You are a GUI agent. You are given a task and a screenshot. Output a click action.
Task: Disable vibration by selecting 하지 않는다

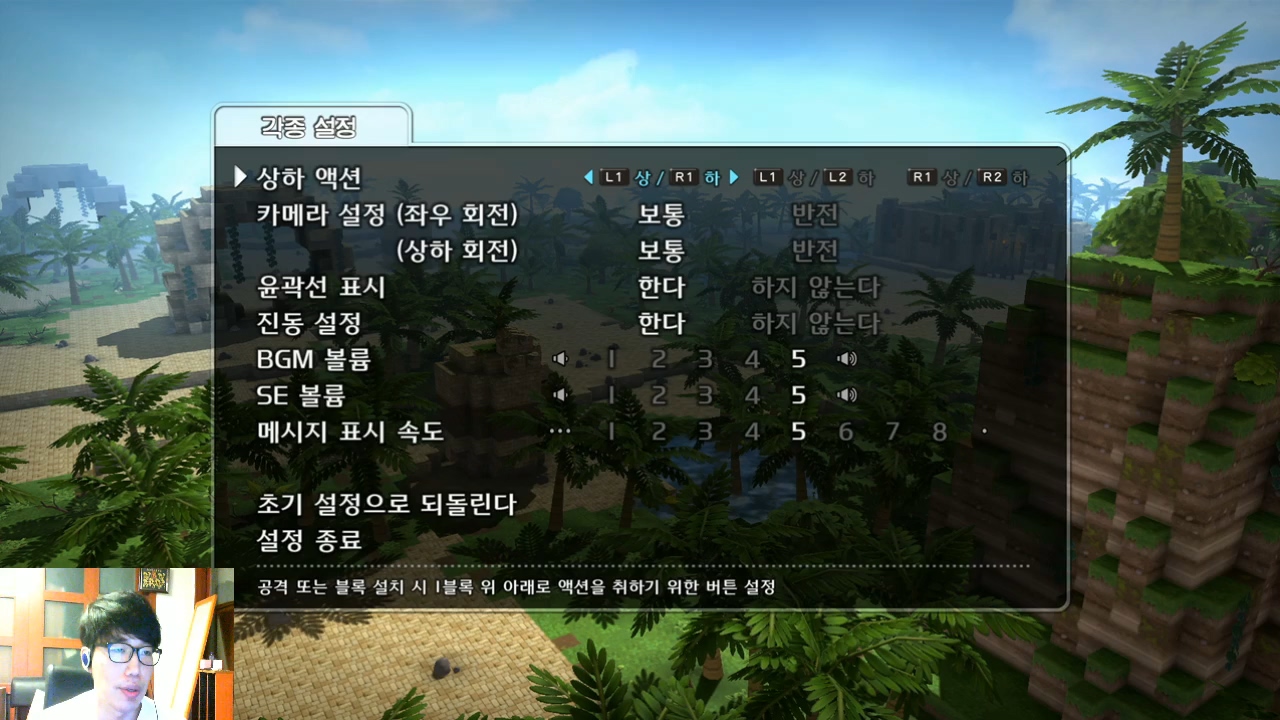tap(815, 324)
